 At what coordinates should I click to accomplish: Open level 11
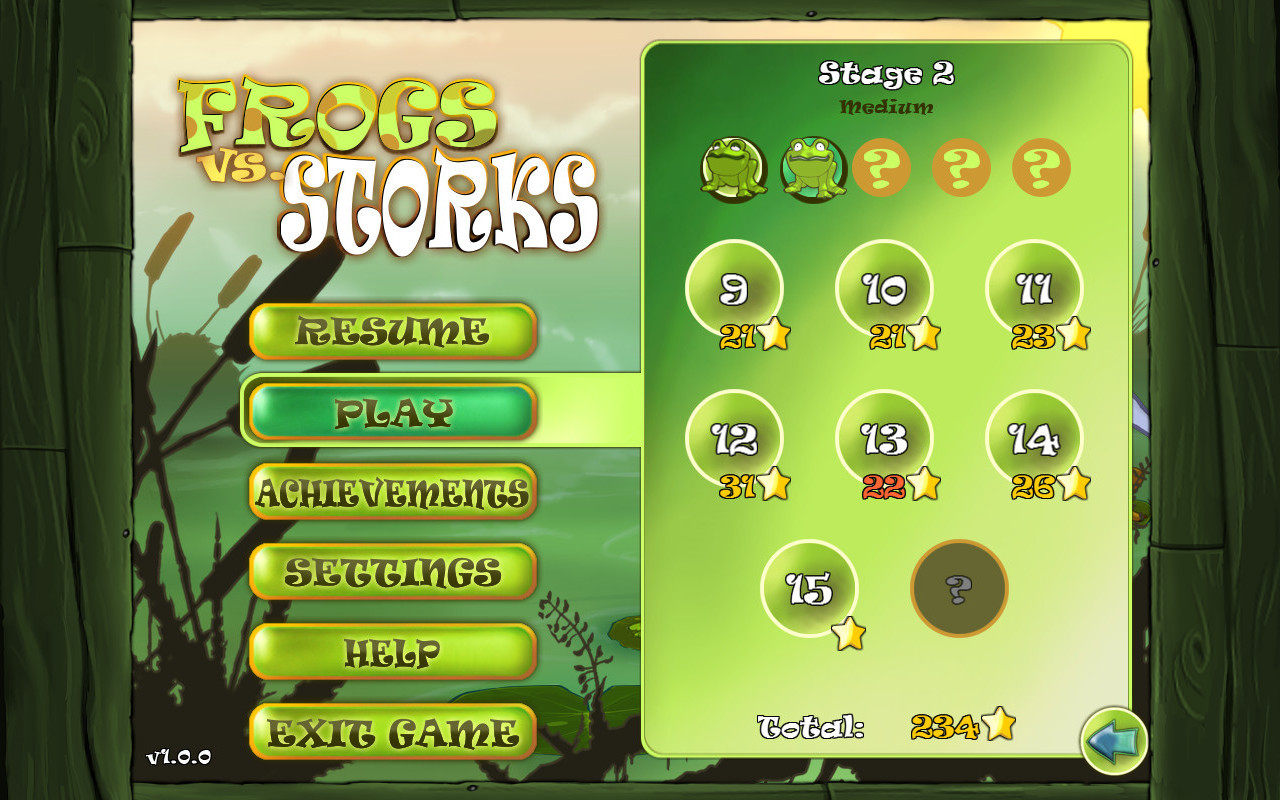(x=1036, y=290)
